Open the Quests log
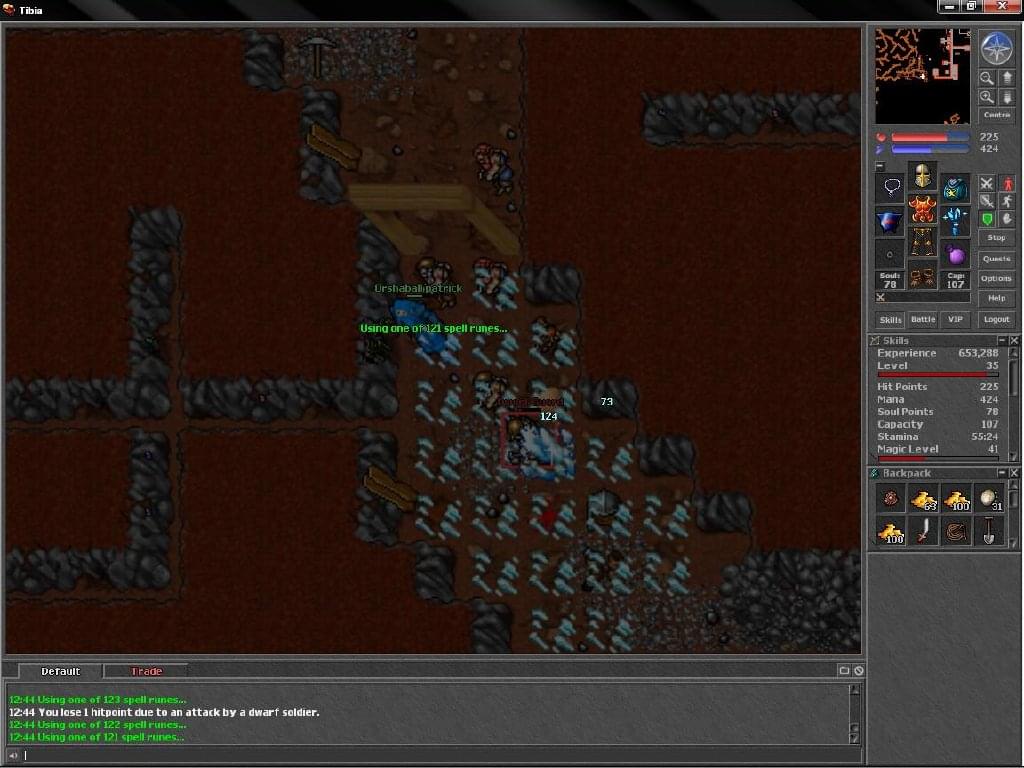 point(996,259)
